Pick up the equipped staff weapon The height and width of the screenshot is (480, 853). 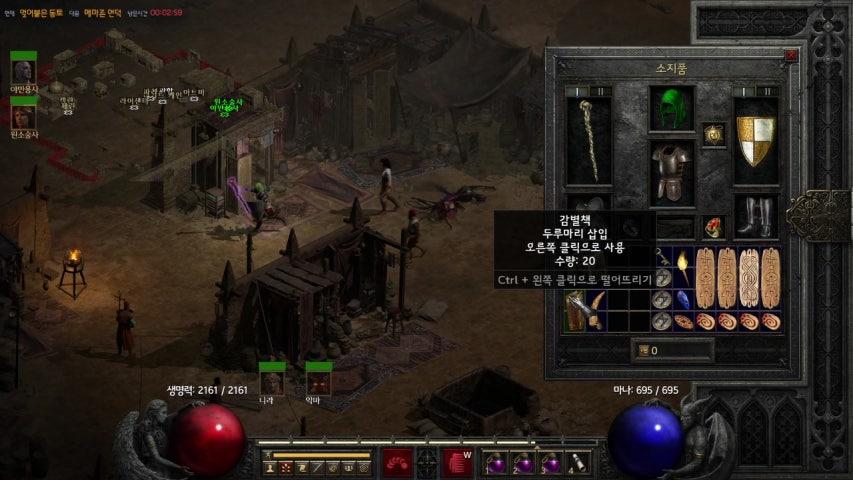(590, 138)
